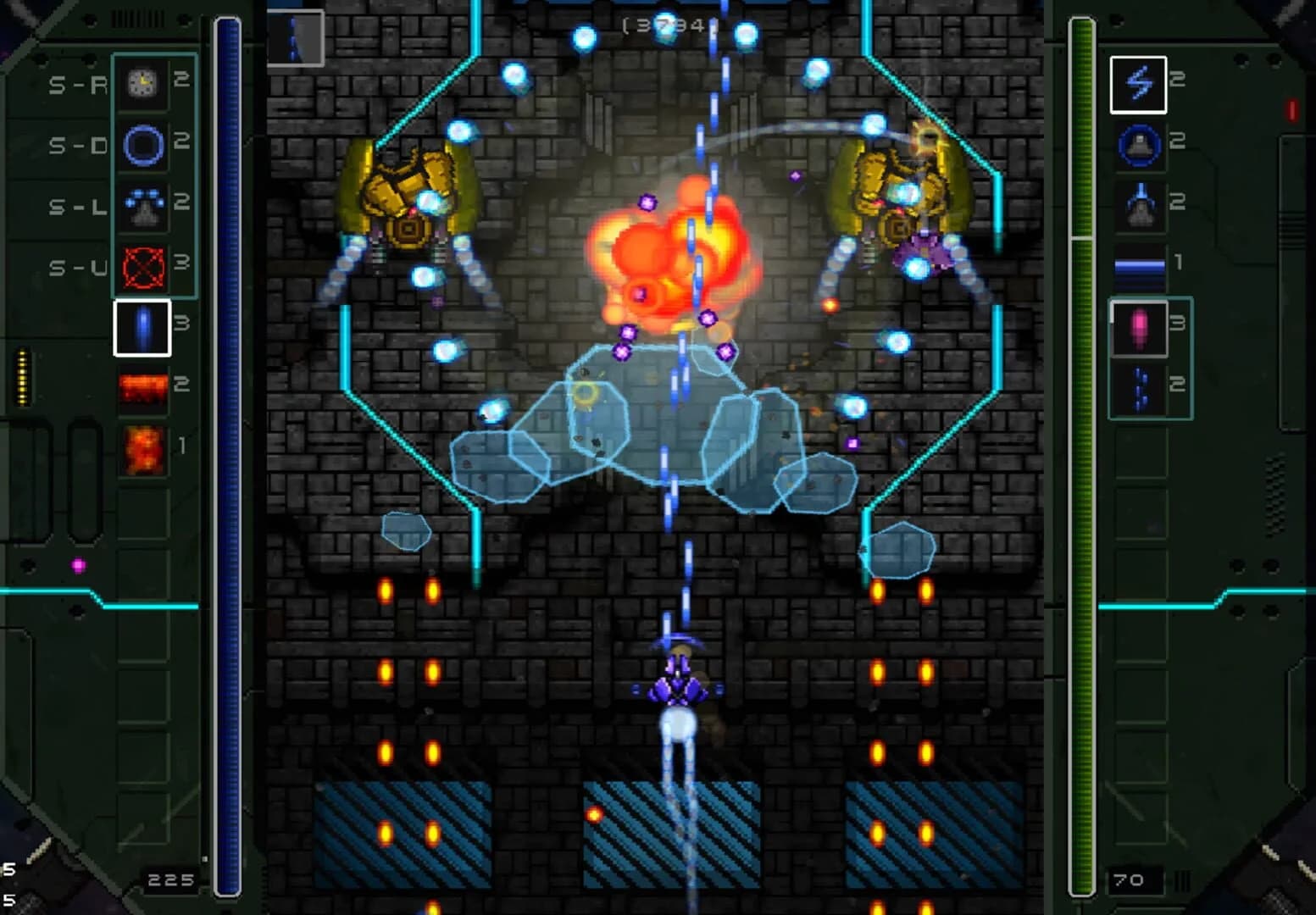
Task: Click the bullet thumbnail above the playfield
Action: coord(297,36)
